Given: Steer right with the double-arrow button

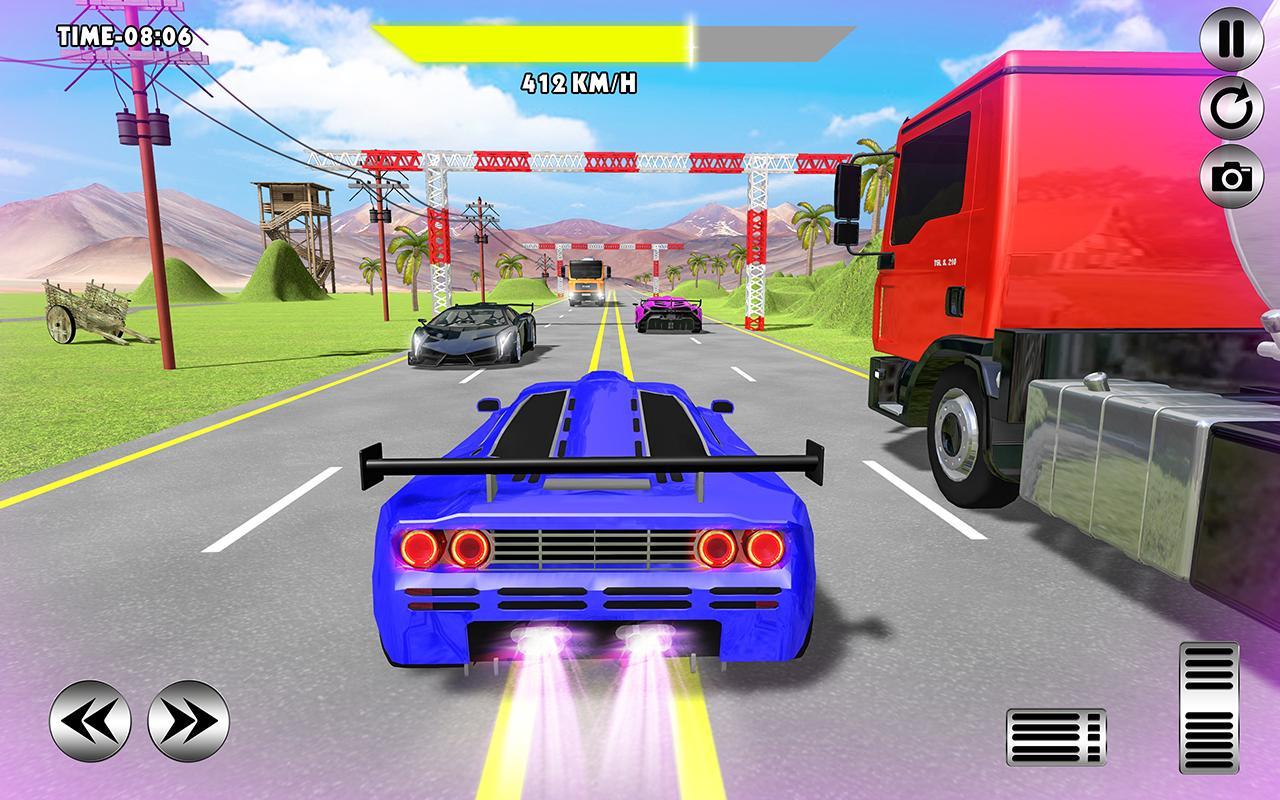Looking at the screenshot, I should click(188, 720).
